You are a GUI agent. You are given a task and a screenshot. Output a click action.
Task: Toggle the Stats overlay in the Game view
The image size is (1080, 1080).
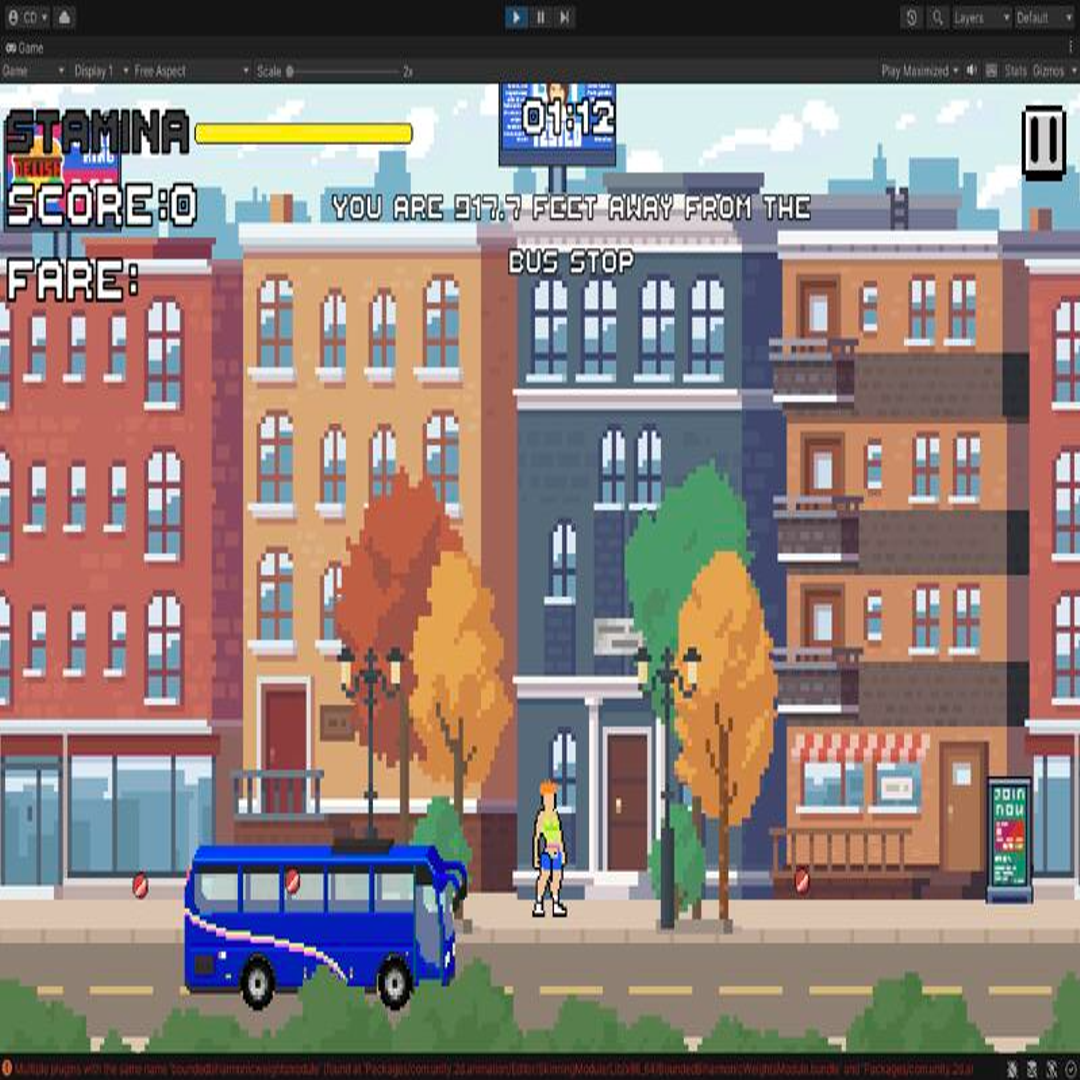1015,71
